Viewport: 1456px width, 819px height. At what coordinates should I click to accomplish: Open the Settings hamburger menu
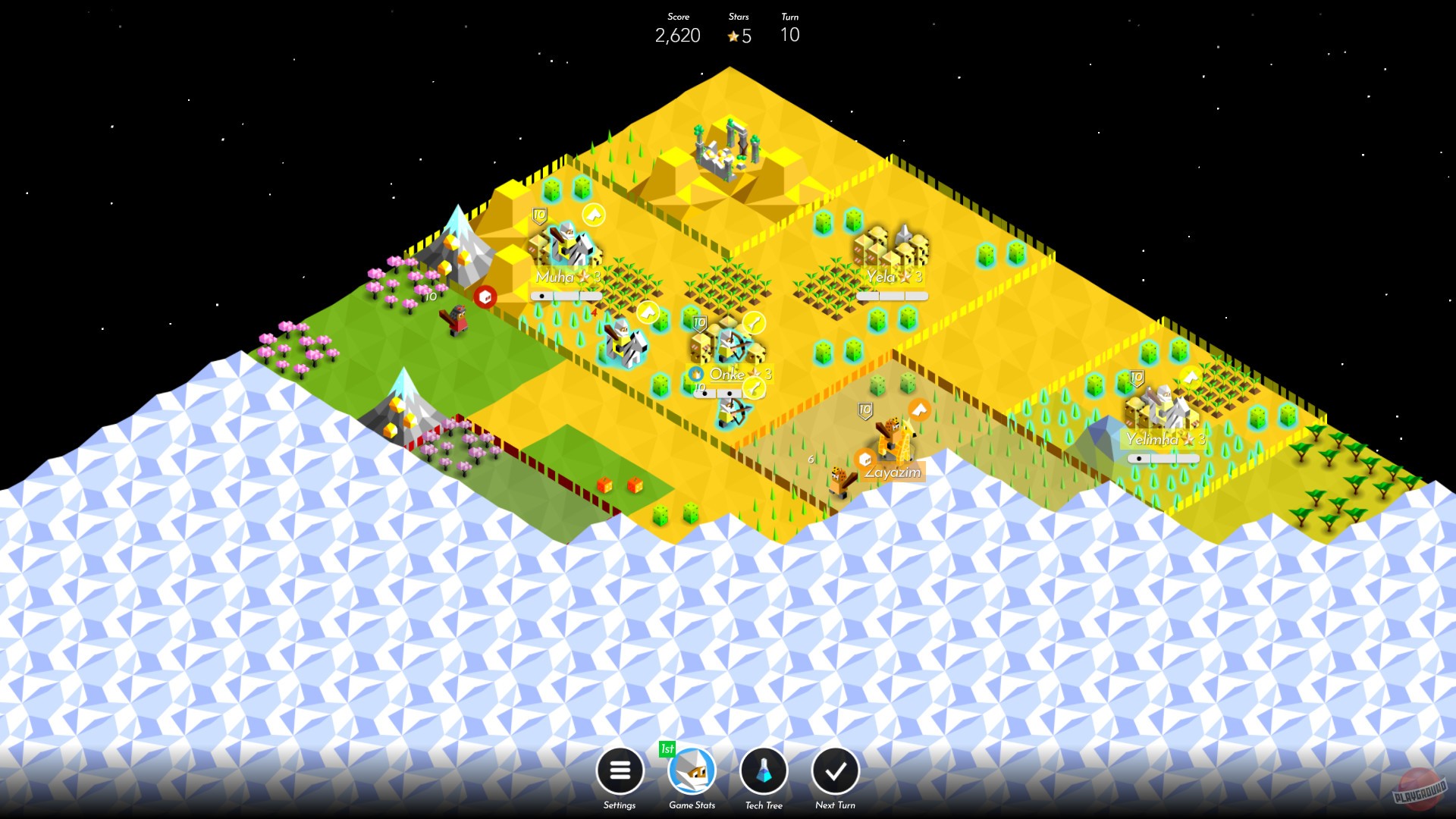[x=620, y=770]
